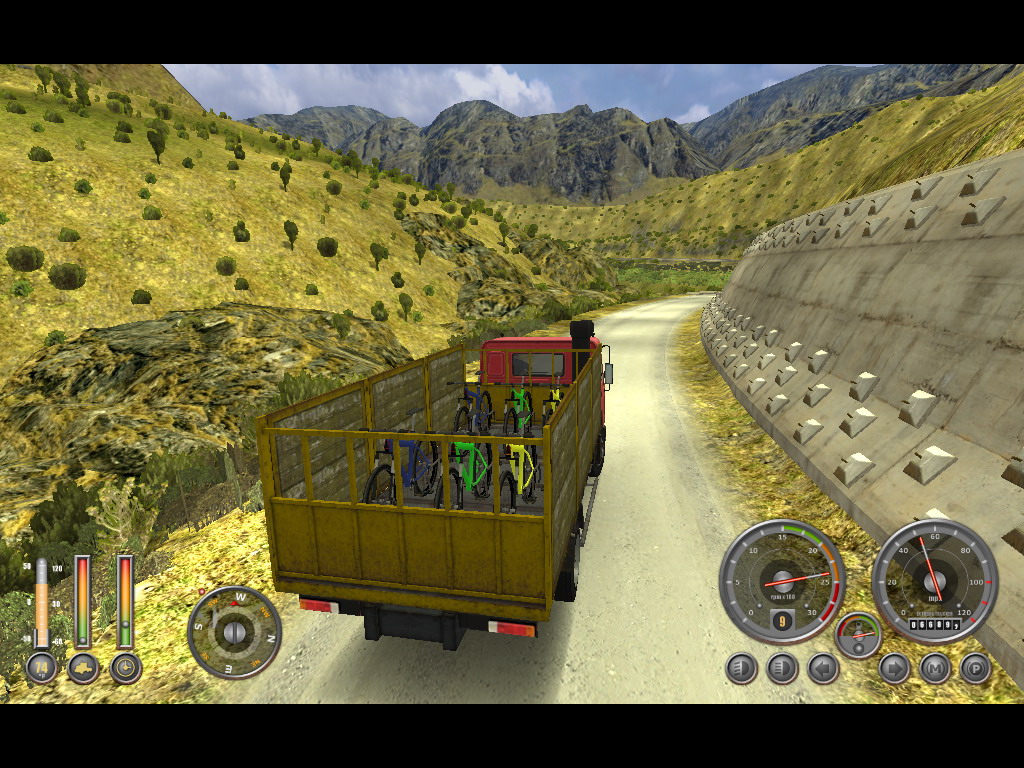Toggle the high beam headlights button

pyautogui.click(x=782, y=668)
